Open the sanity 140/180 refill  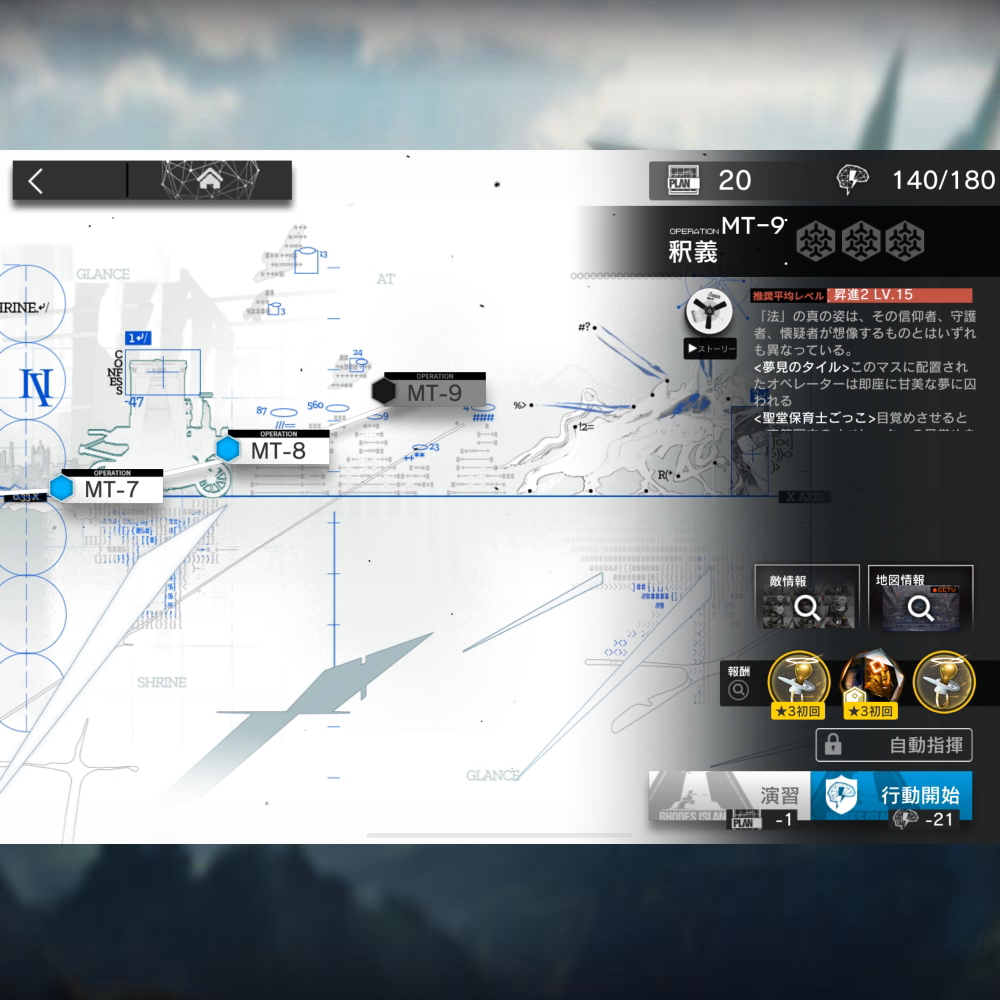pos(915,180)
